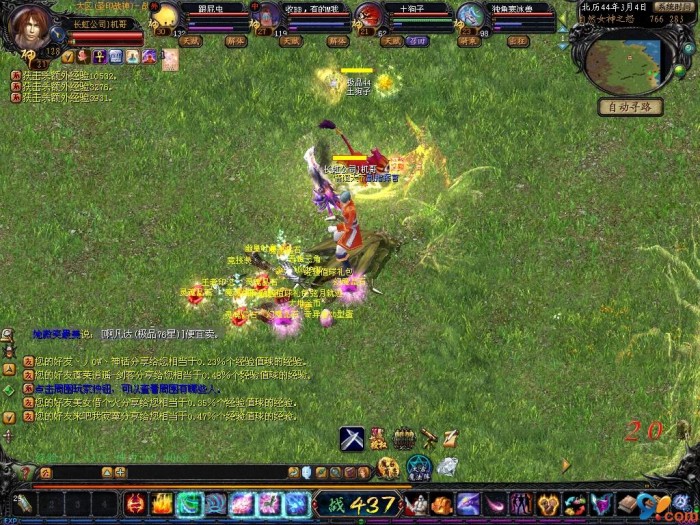
Task: Open the book icon on bottom bar
Action: [627, 504]
